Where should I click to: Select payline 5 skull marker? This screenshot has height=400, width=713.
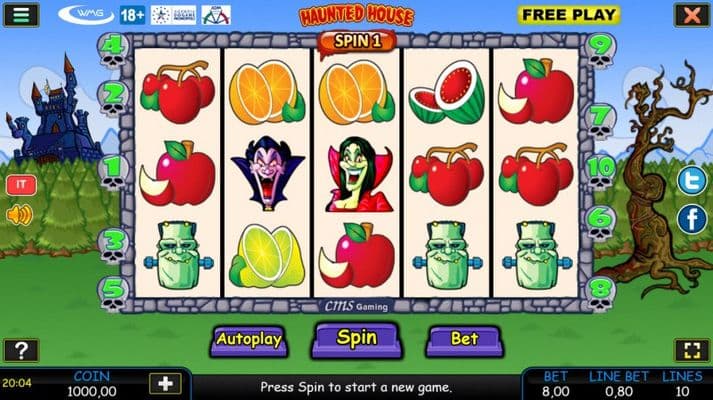click(x=113, y=290)
